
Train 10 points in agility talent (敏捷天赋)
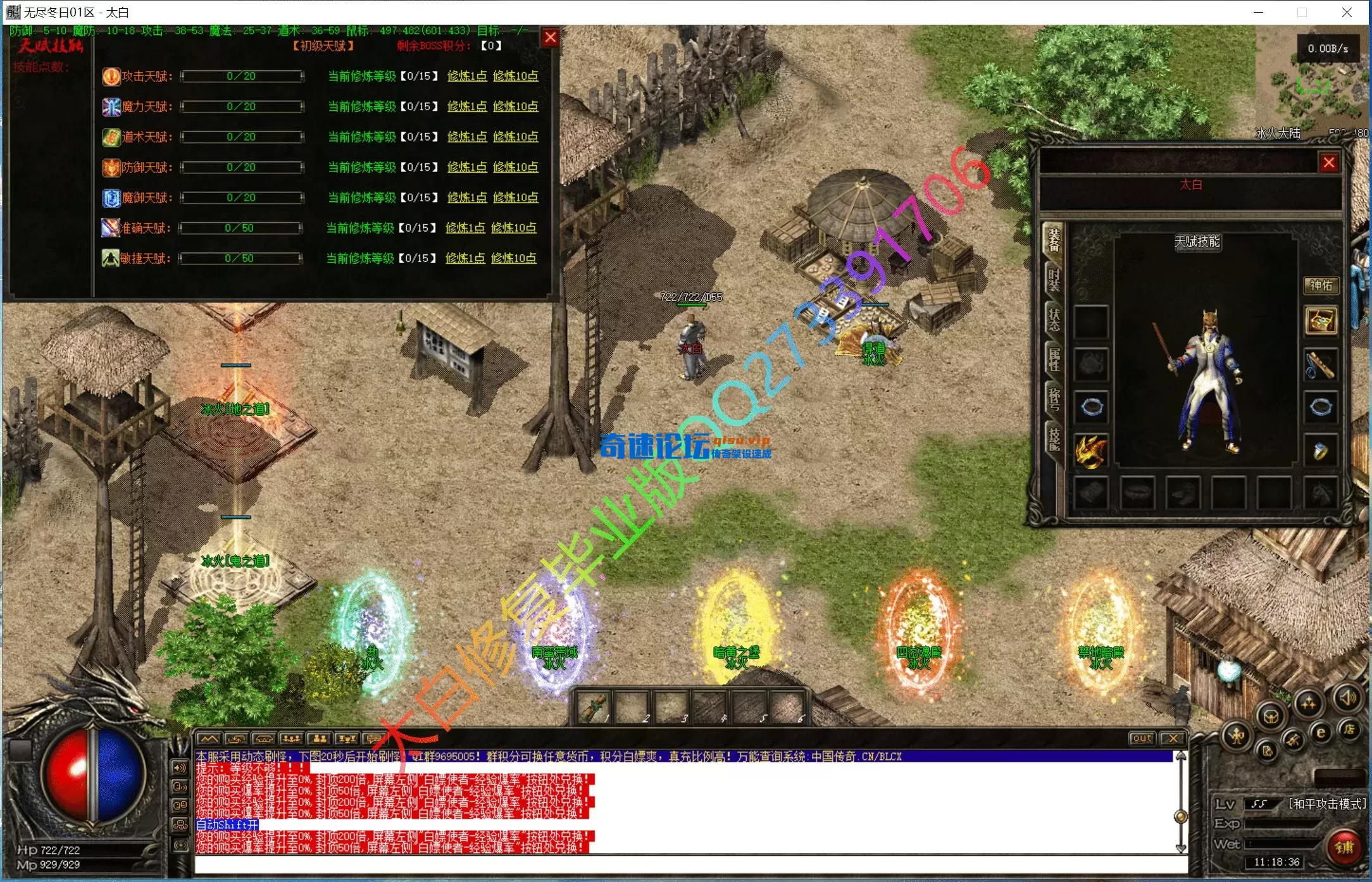(x=513, y=258)
